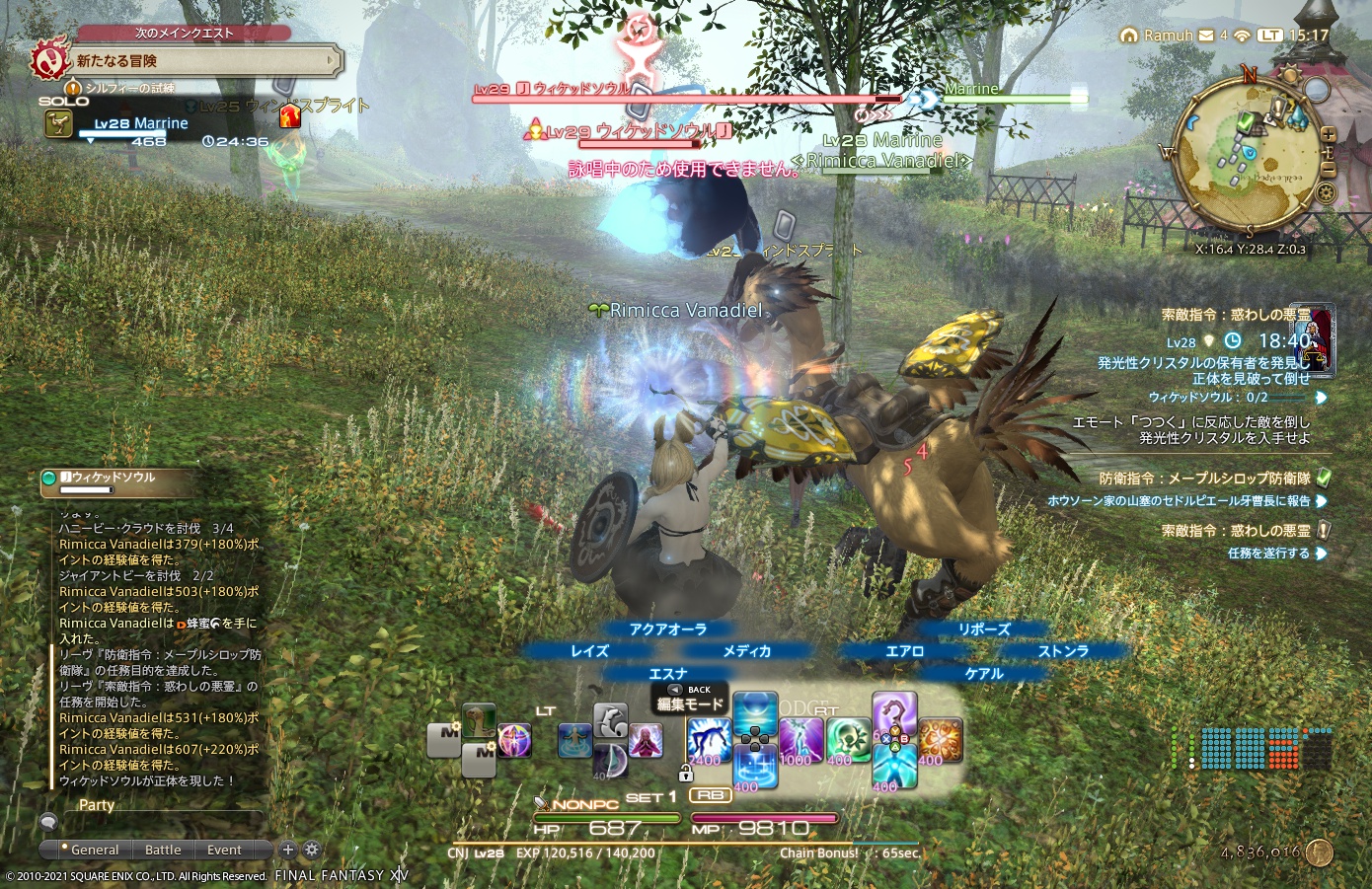Screen dimensions: 1372x889
Task: Open the Event chat tab
Action: (x=224, y=850)
